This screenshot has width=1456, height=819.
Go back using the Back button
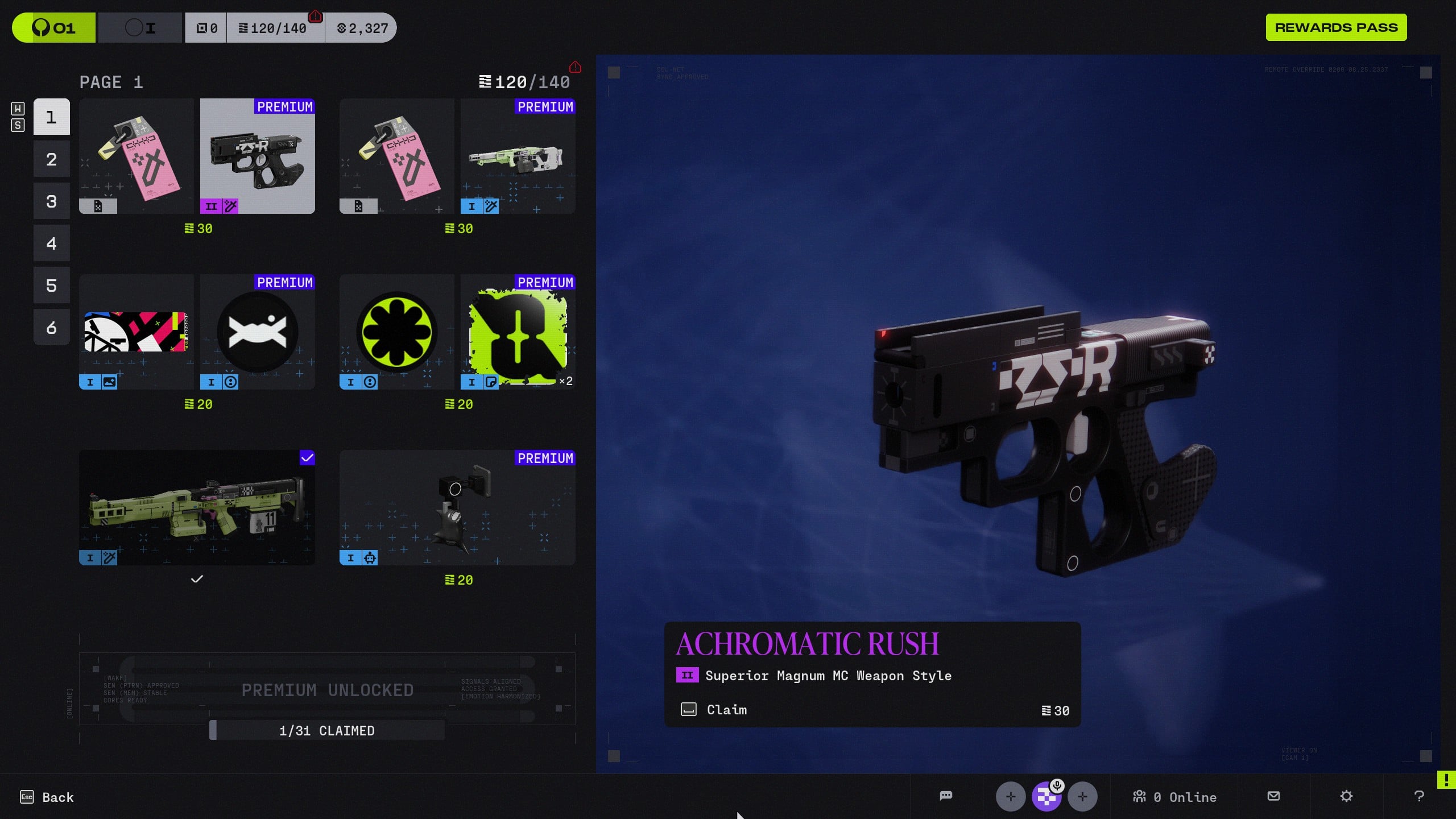pos(47,797)
